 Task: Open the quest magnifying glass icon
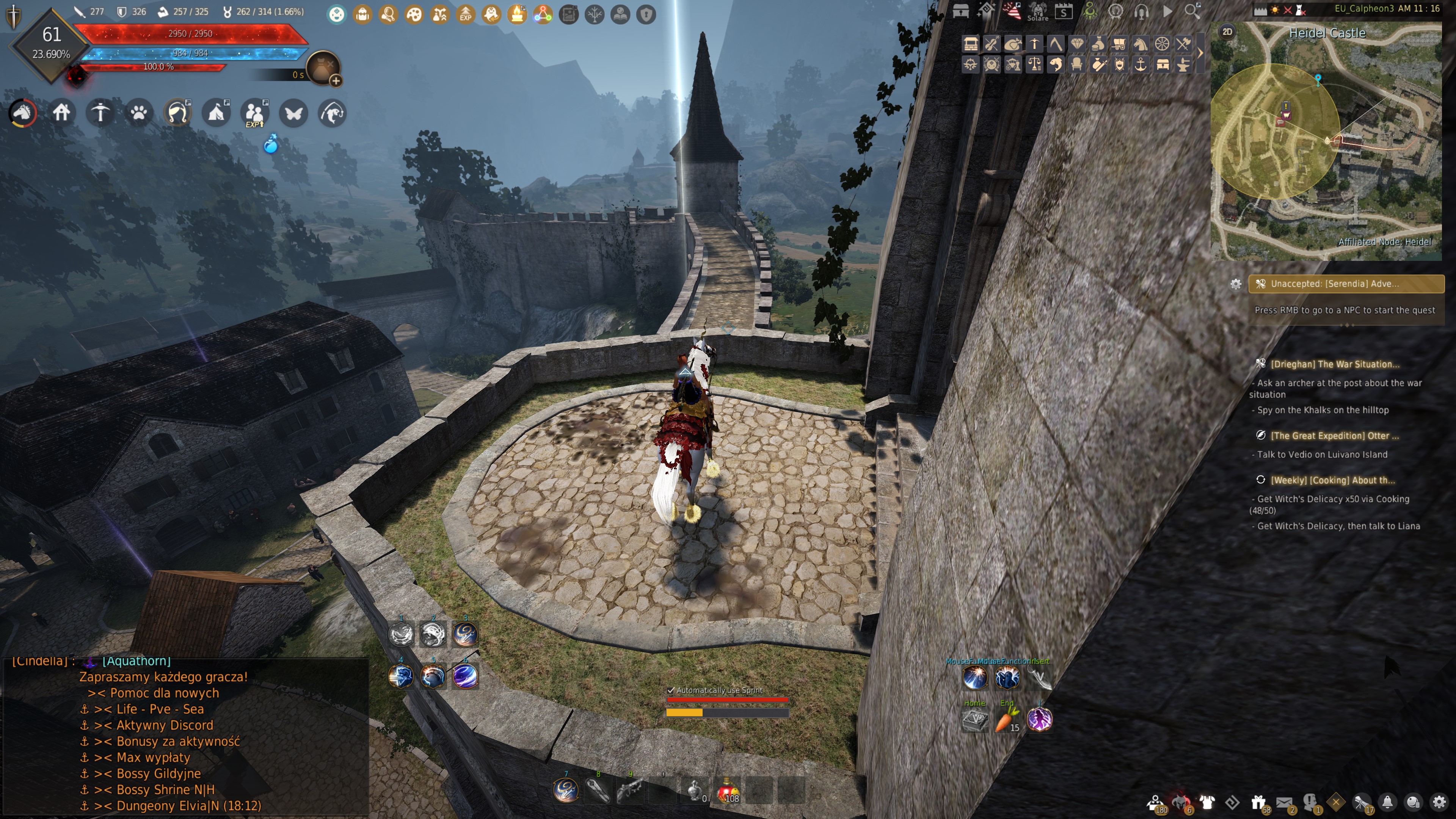389,15
